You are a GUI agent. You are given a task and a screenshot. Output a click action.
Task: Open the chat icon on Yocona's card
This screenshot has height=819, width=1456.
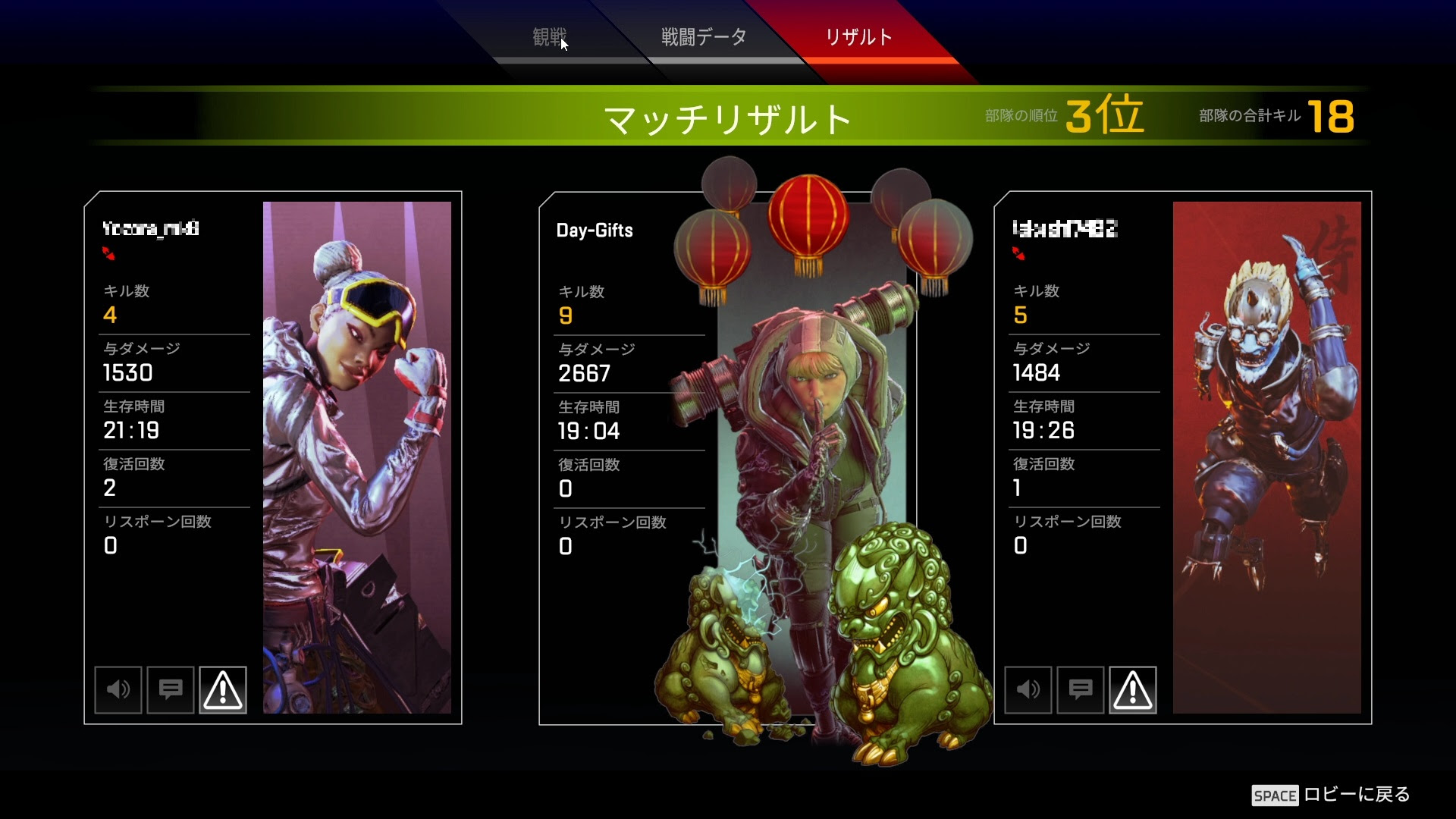[x=170, y=690]
